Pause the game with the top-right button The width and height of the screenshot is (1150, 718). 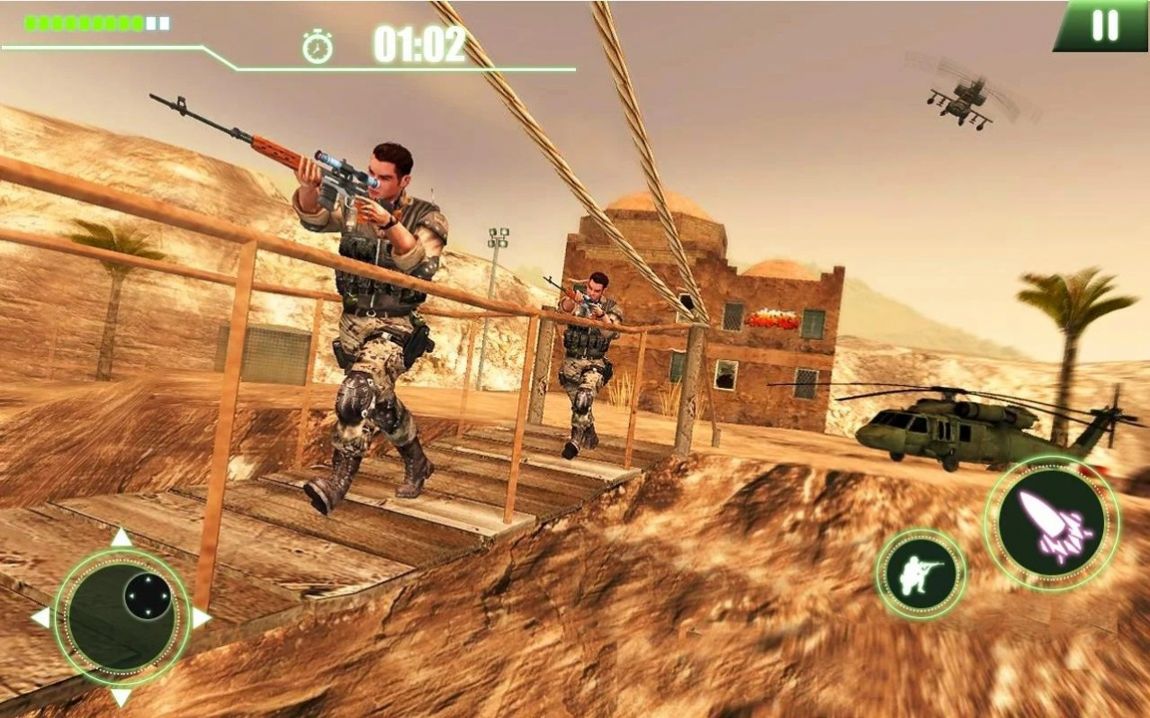point(1104,26)
